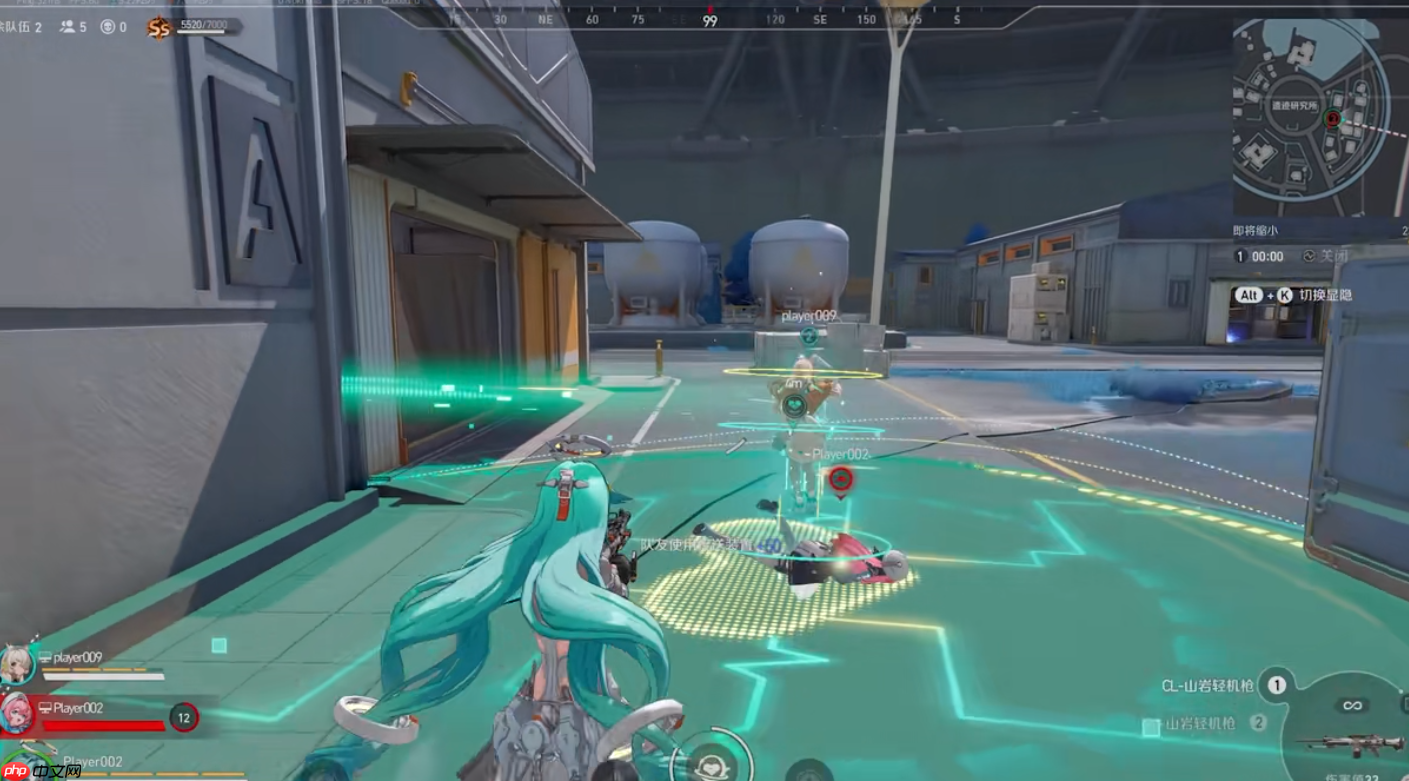Select downed teammate Player002's pink-haired portrait
This screenshot has height=781, width=1409.
click(18, 713)
